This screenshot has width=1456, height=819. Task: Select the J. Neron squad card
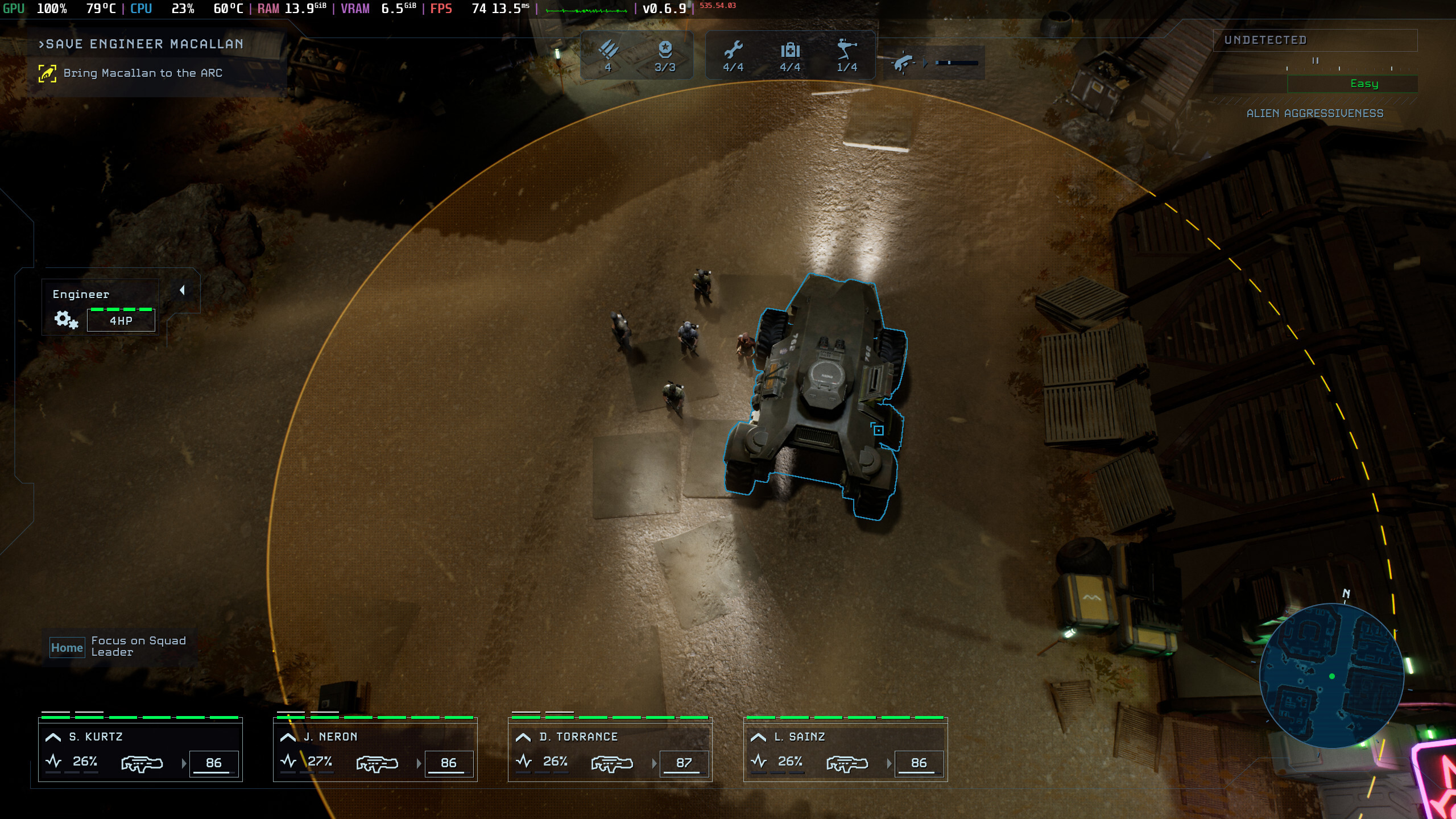(375, 748)
